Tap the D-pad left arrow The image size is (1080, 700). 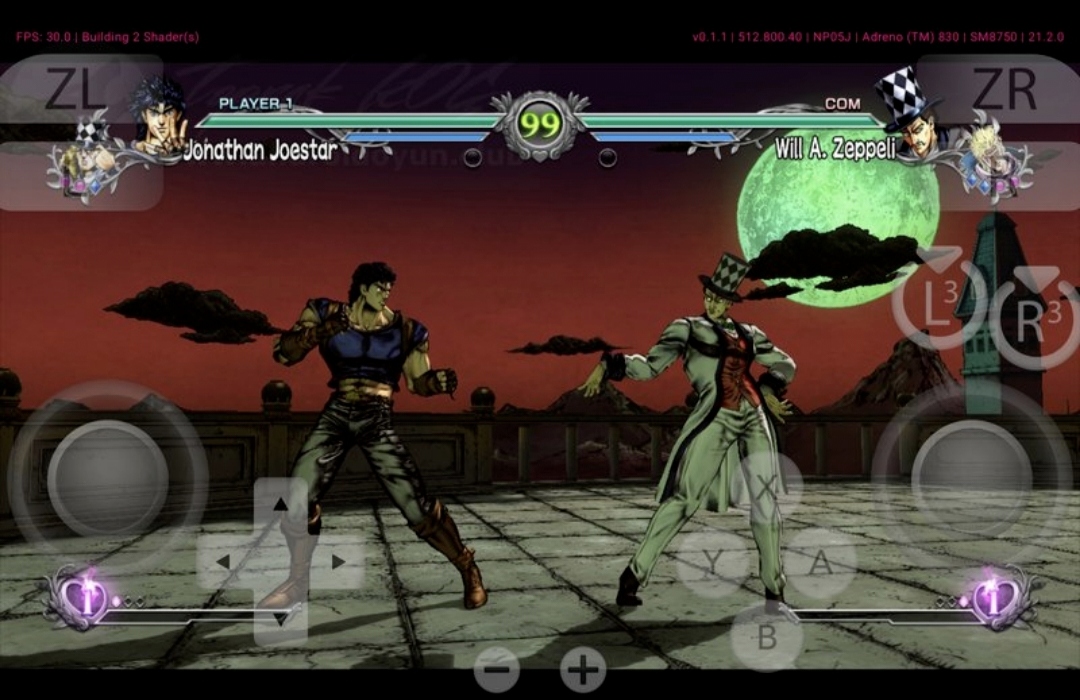[x=224, y=562]
